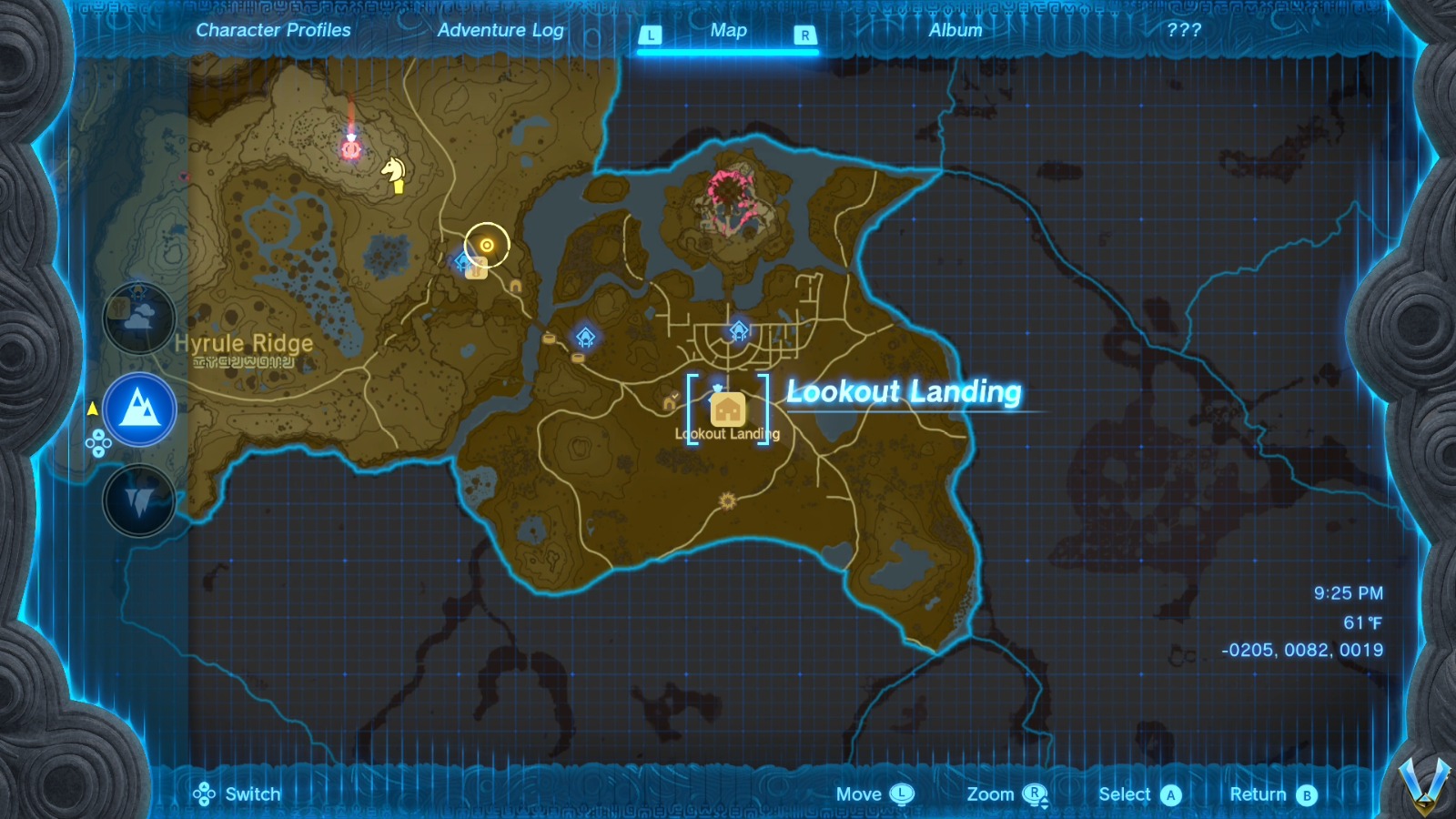The image size is (1456, 819).
Task: Switch to the Album tab
Action: click(954, 30)
